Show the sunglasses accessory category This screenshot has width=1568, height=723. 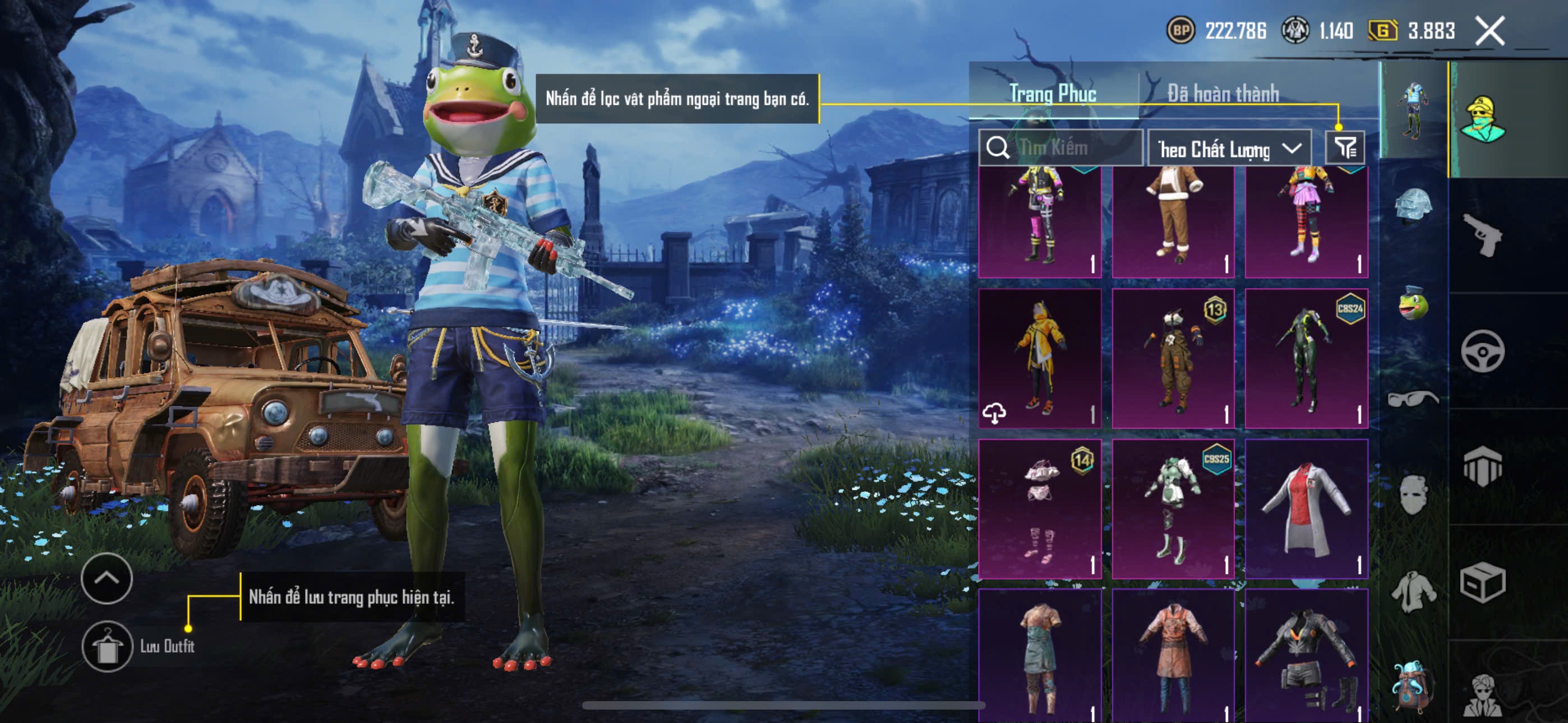[x=1413, y=399]
